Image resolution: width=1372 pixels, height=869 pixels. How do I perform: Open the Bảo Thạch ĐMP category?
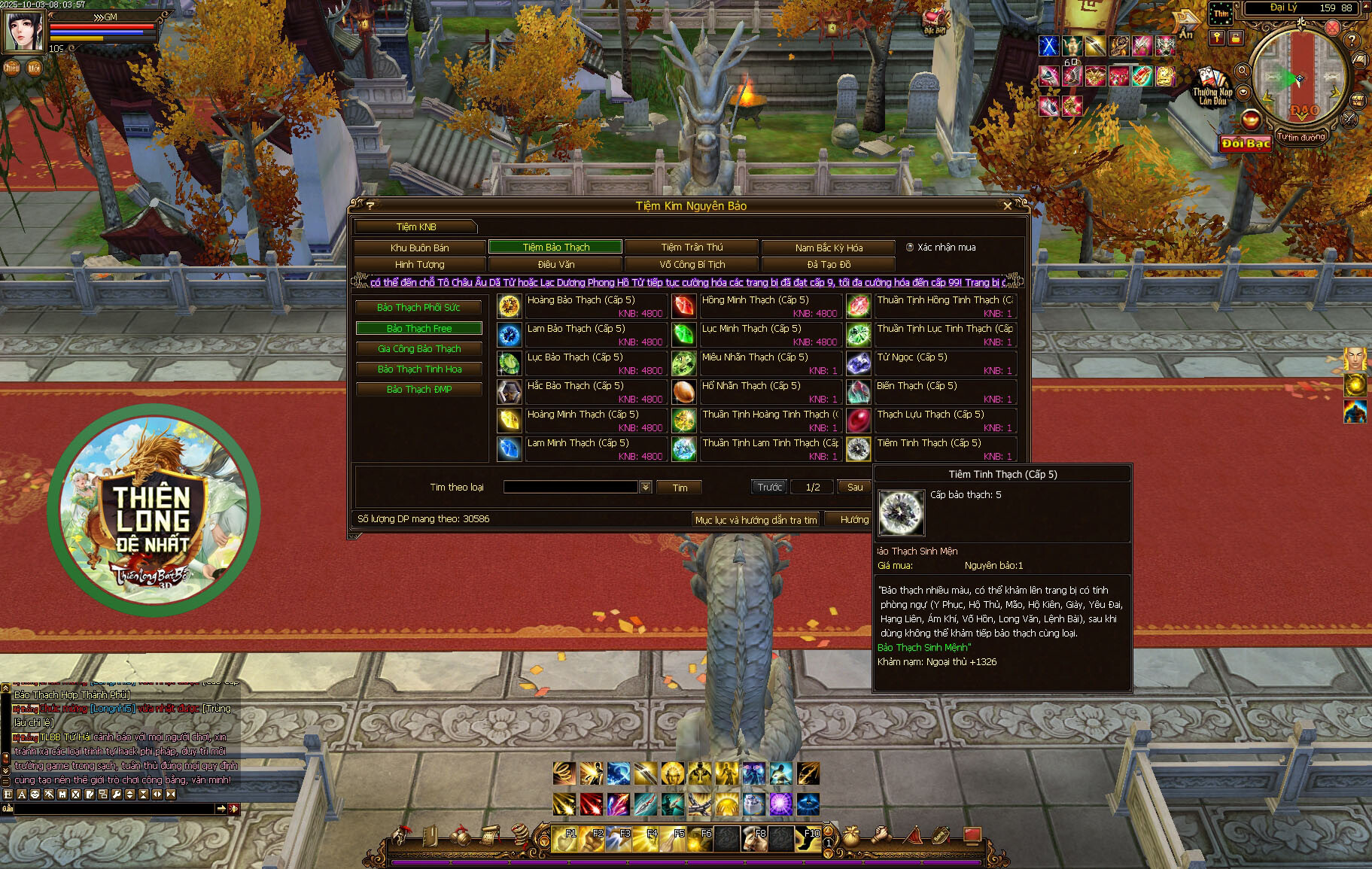click(x=418, y=390)
